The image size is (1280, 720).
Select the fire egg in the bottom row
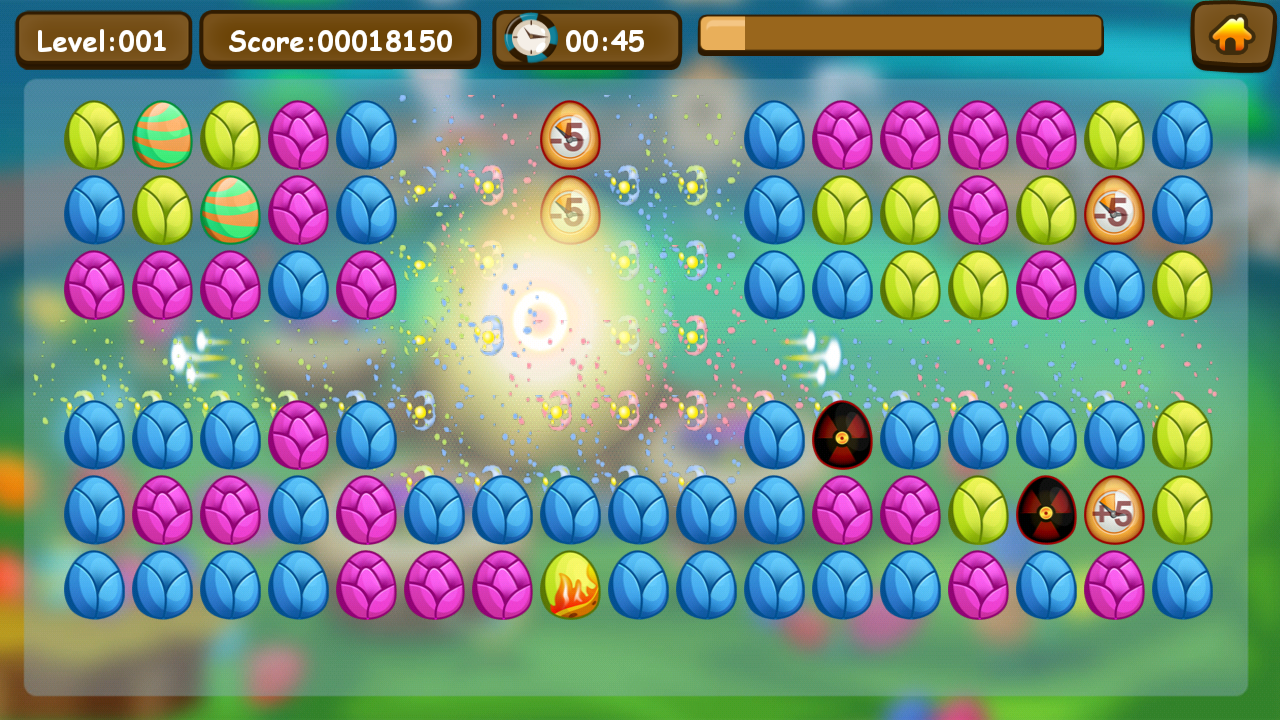570,586
